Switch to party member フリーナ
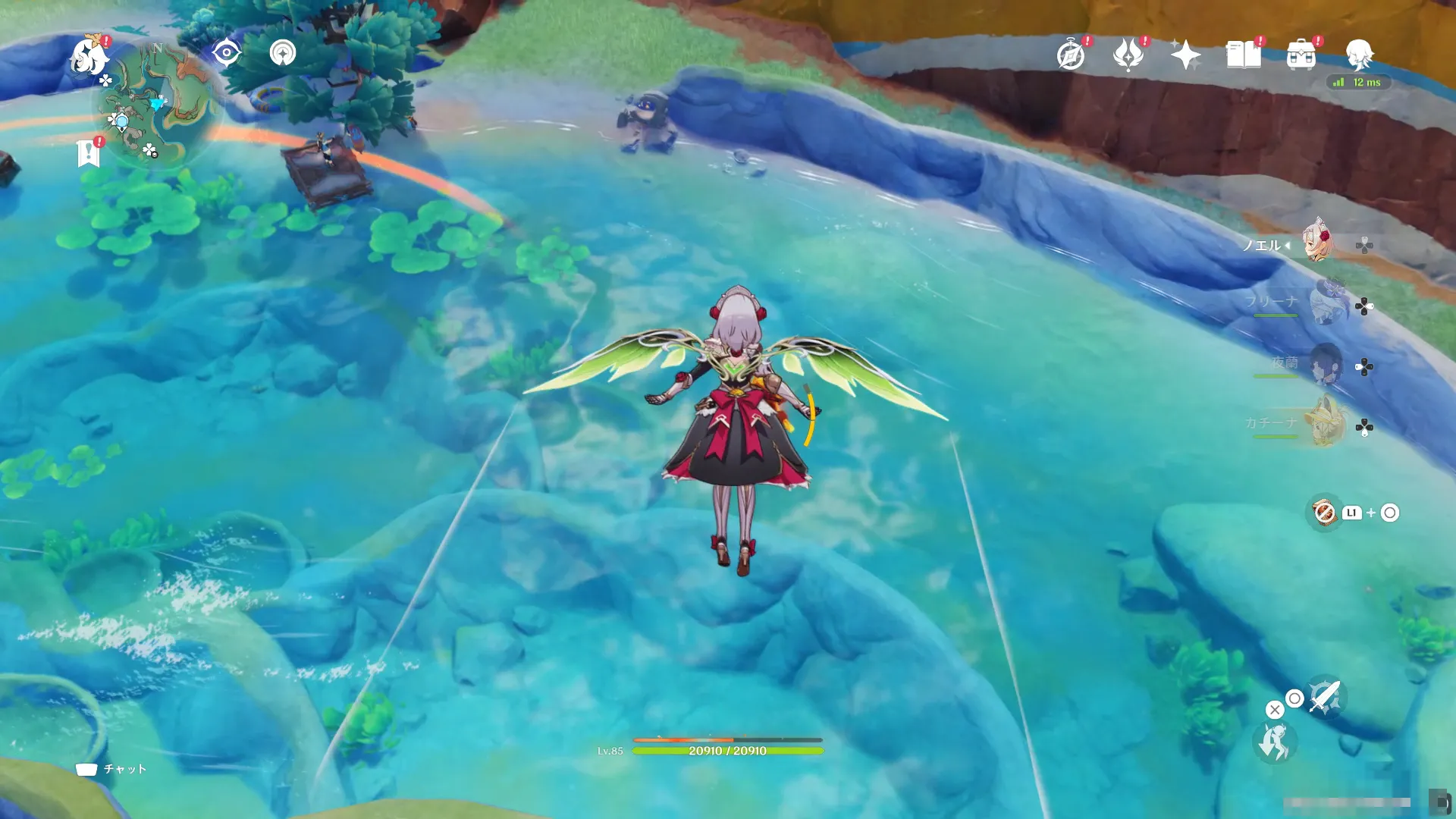 (x=1326, y=303)
